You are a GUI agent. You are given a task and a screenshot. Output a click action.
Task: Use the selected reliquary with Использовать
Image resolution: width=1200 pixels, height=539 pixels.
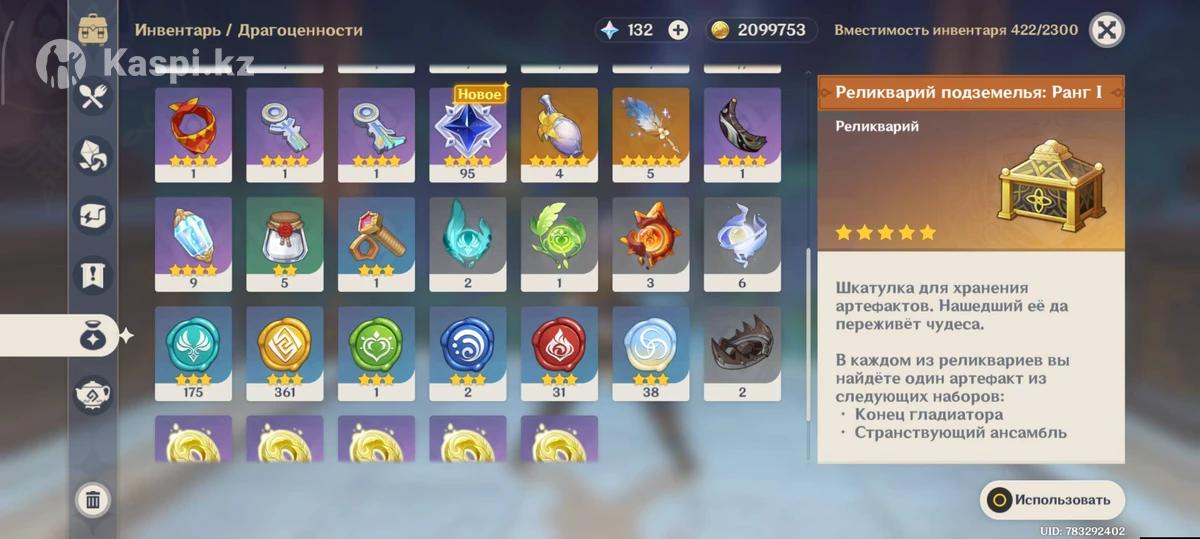(1051, 500)
